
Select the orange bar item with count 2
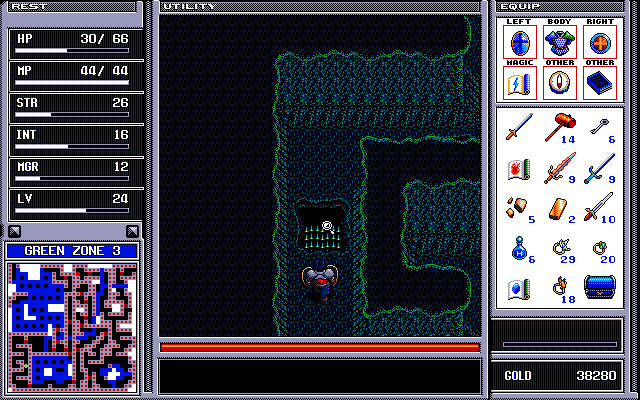[x=558, y=208]
